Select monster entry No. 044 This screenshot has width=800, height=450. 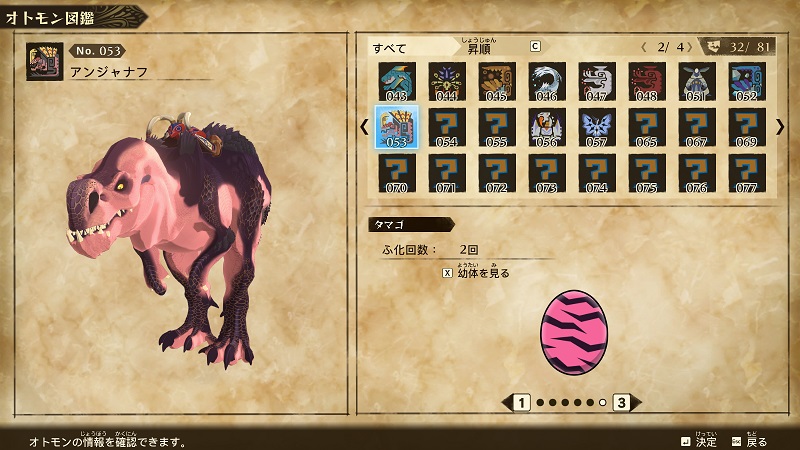[445, 82]
